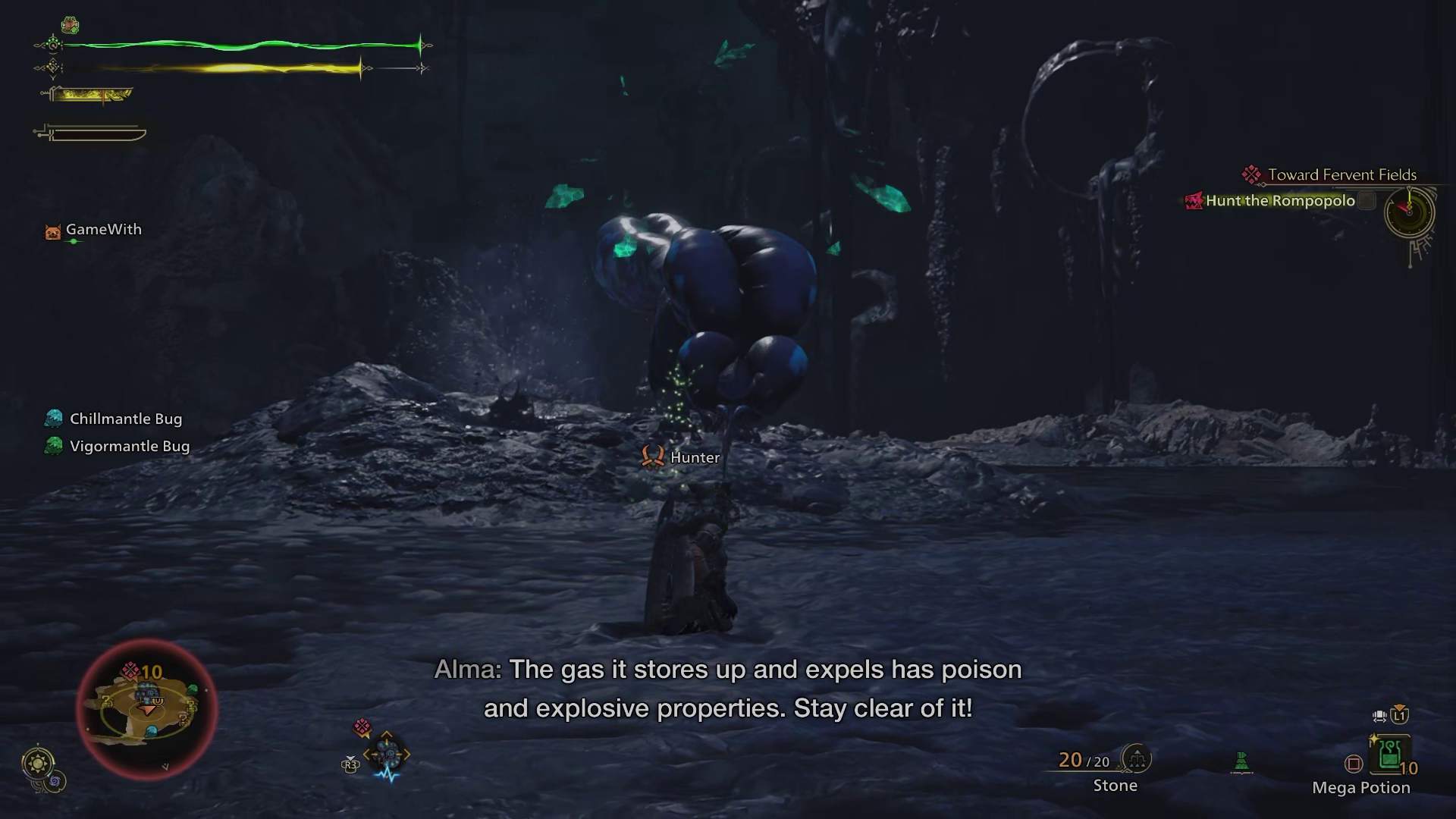Viewport: 1456px width, 819px height.
Task: Click the destination marker icon for Fervent Fields
Action: [x=1254, y=174]
